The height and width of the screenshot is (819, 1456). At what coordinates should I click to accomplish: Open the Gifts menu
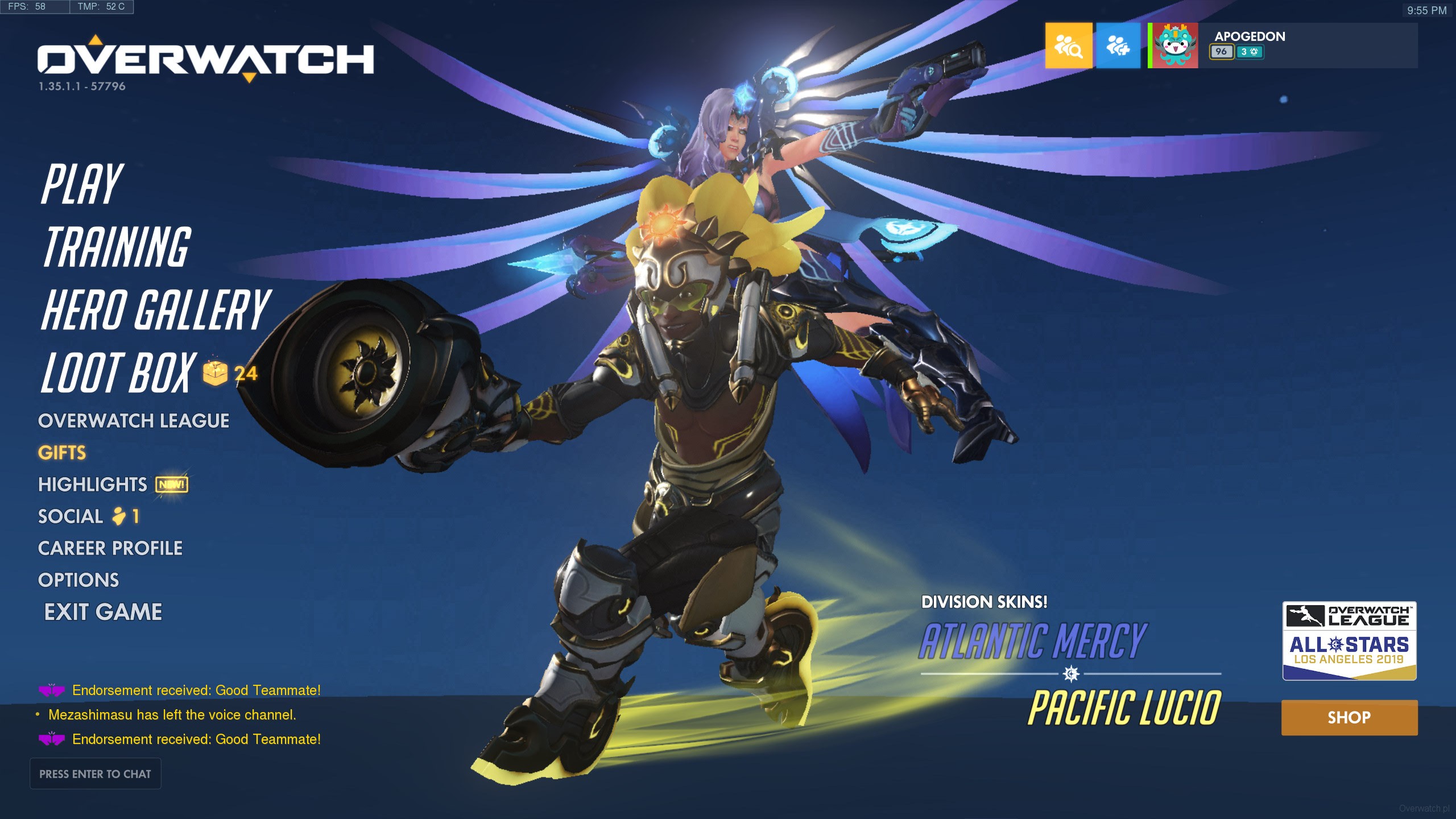coord(62,453)
